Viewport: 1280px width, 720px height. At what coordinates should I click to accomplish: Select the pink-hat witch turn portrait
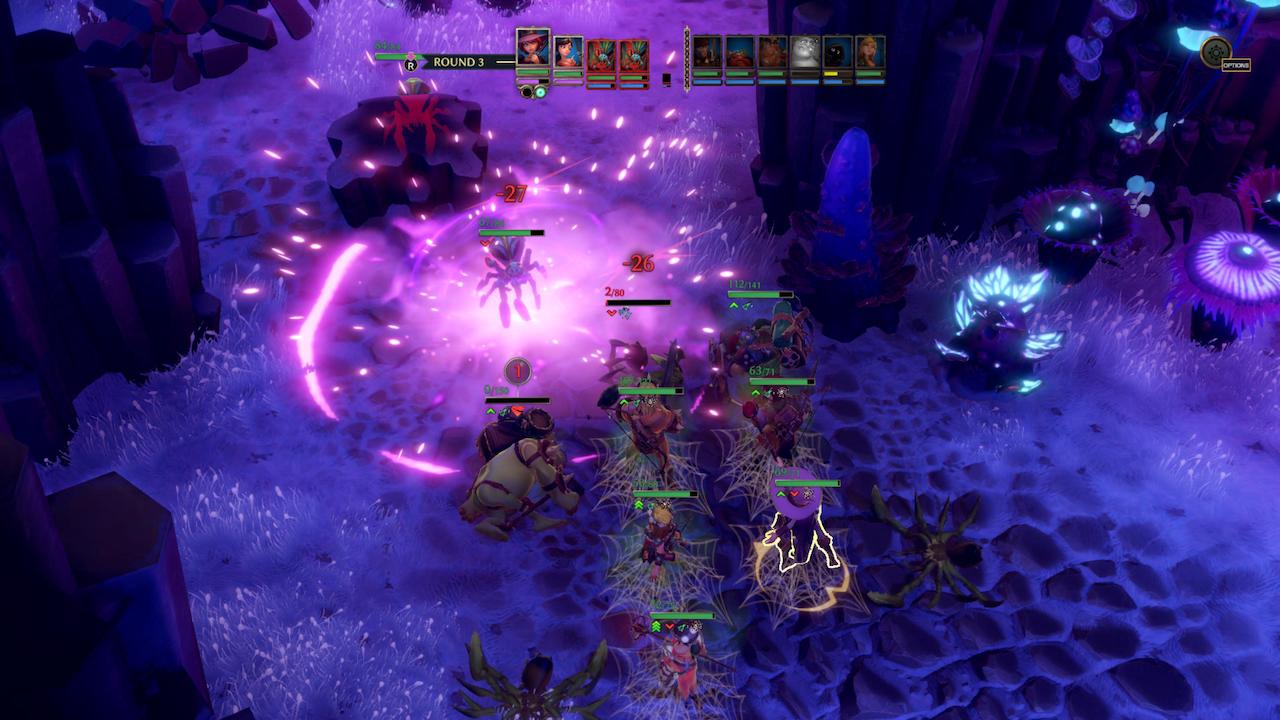[533, 49]
